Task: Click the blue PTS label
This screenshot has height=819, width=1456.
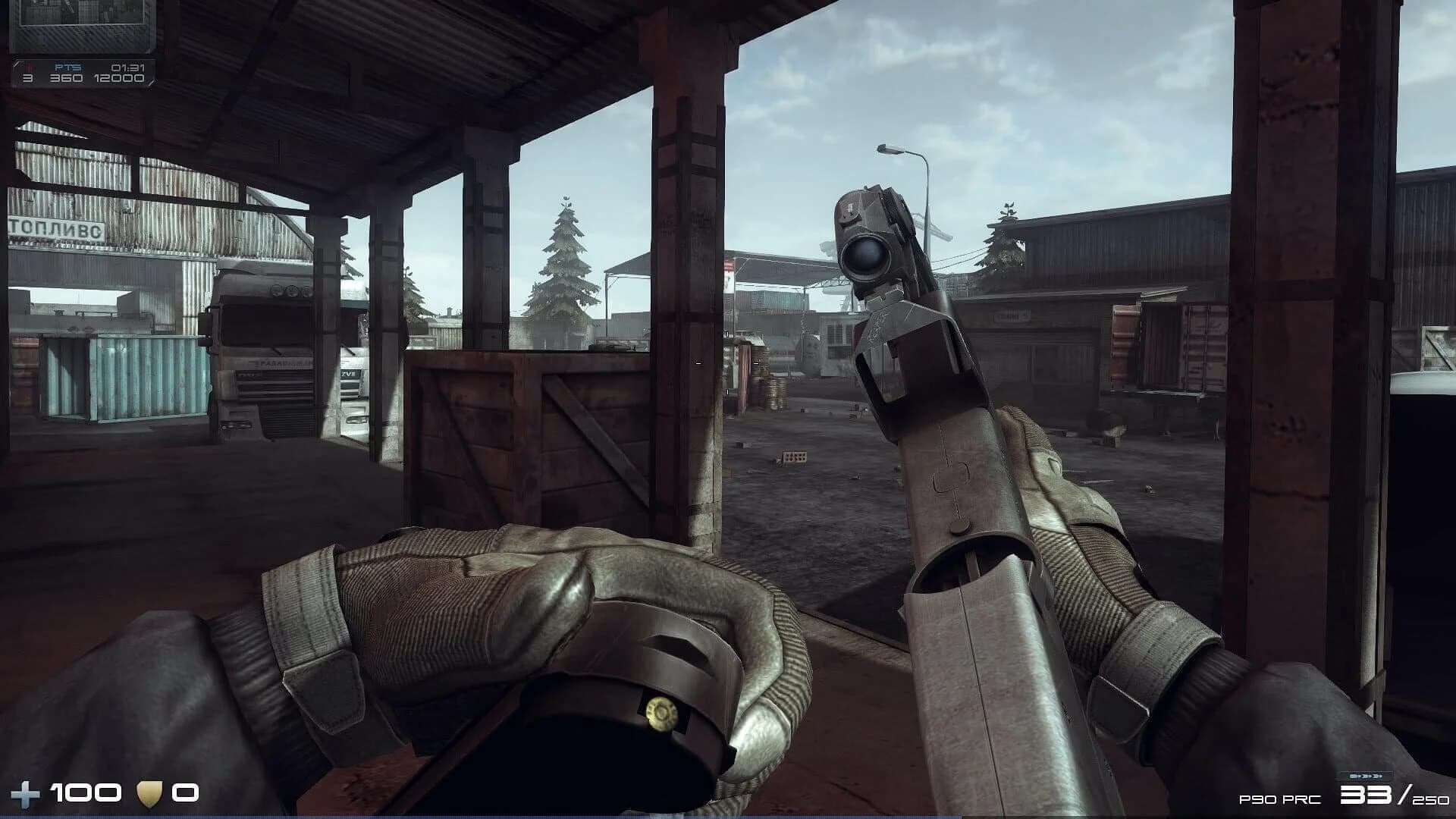Action: (x=67, y=69)
